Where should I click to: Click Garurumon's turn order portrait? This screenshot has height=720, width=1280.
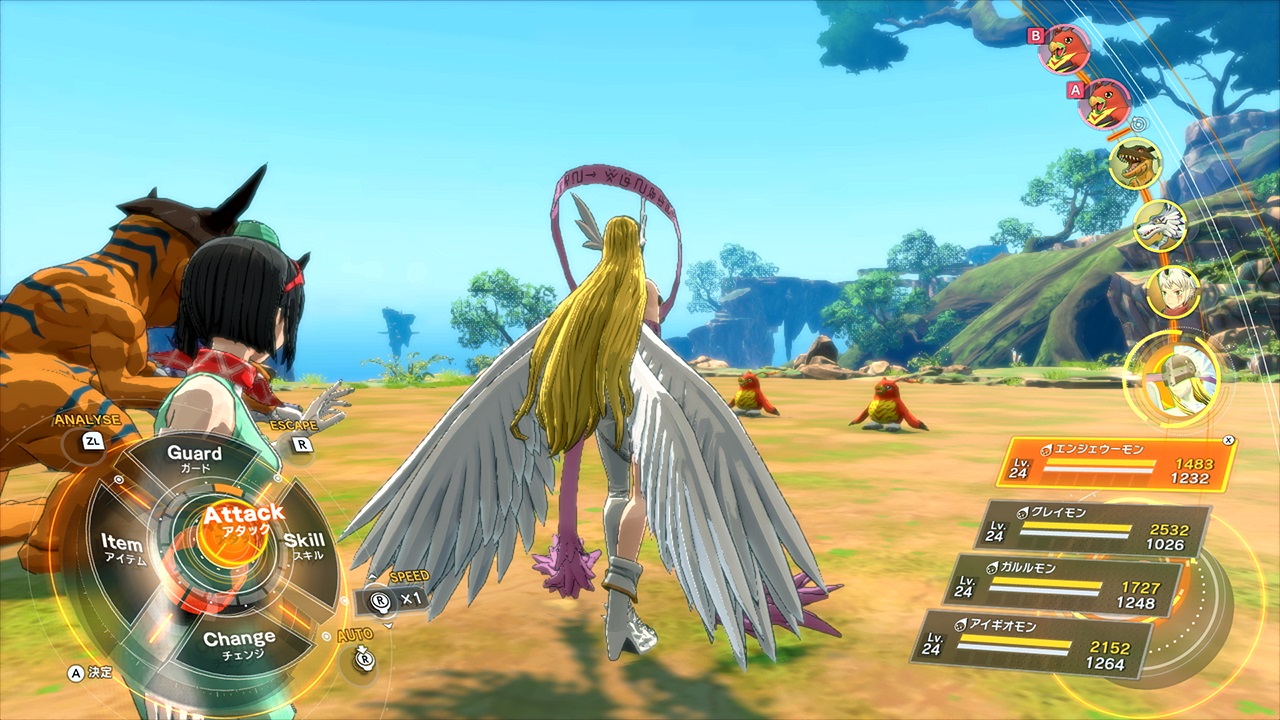1160,227
